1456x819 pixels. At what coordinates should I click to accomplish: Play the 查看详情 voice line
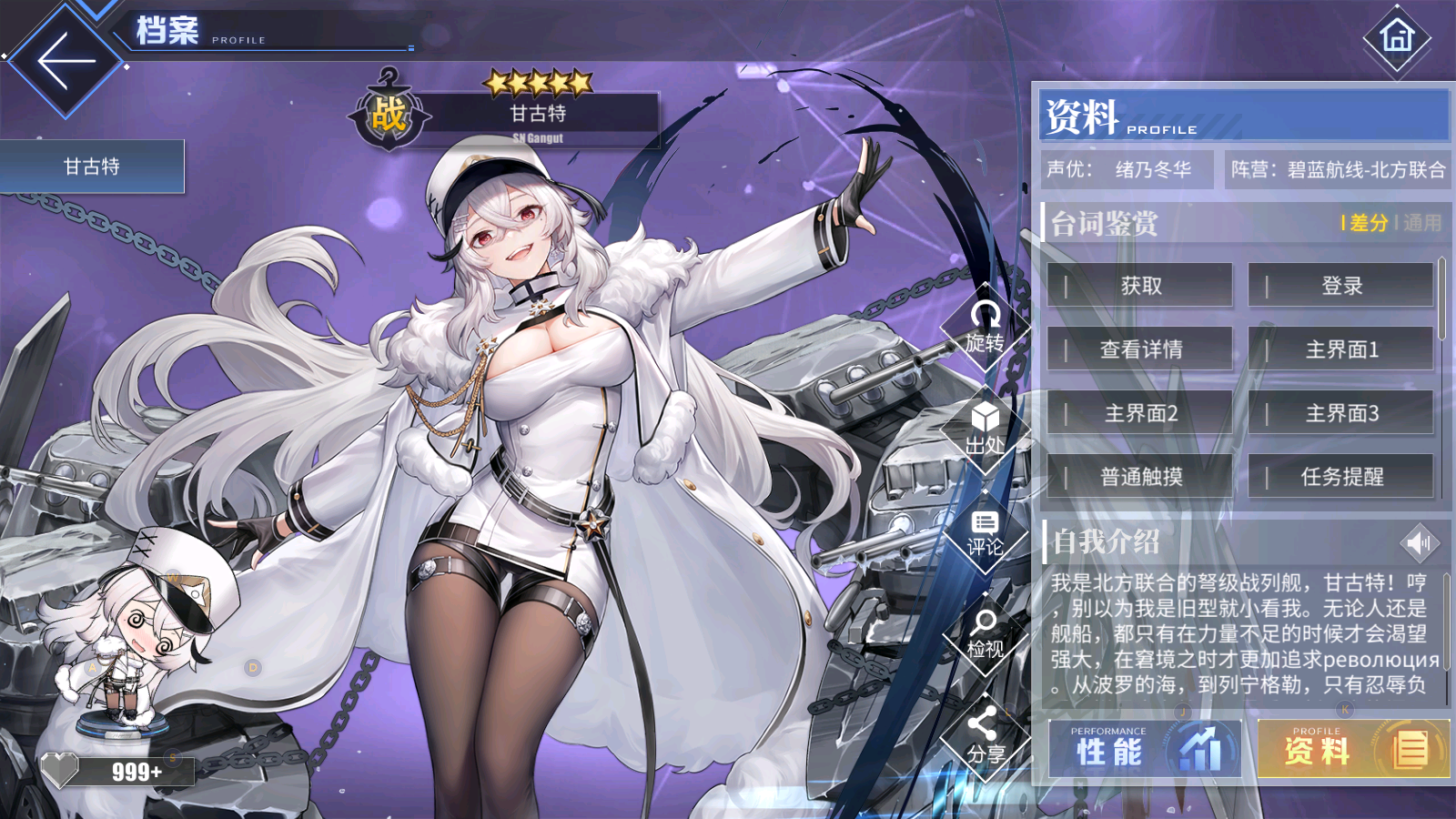1140,349
